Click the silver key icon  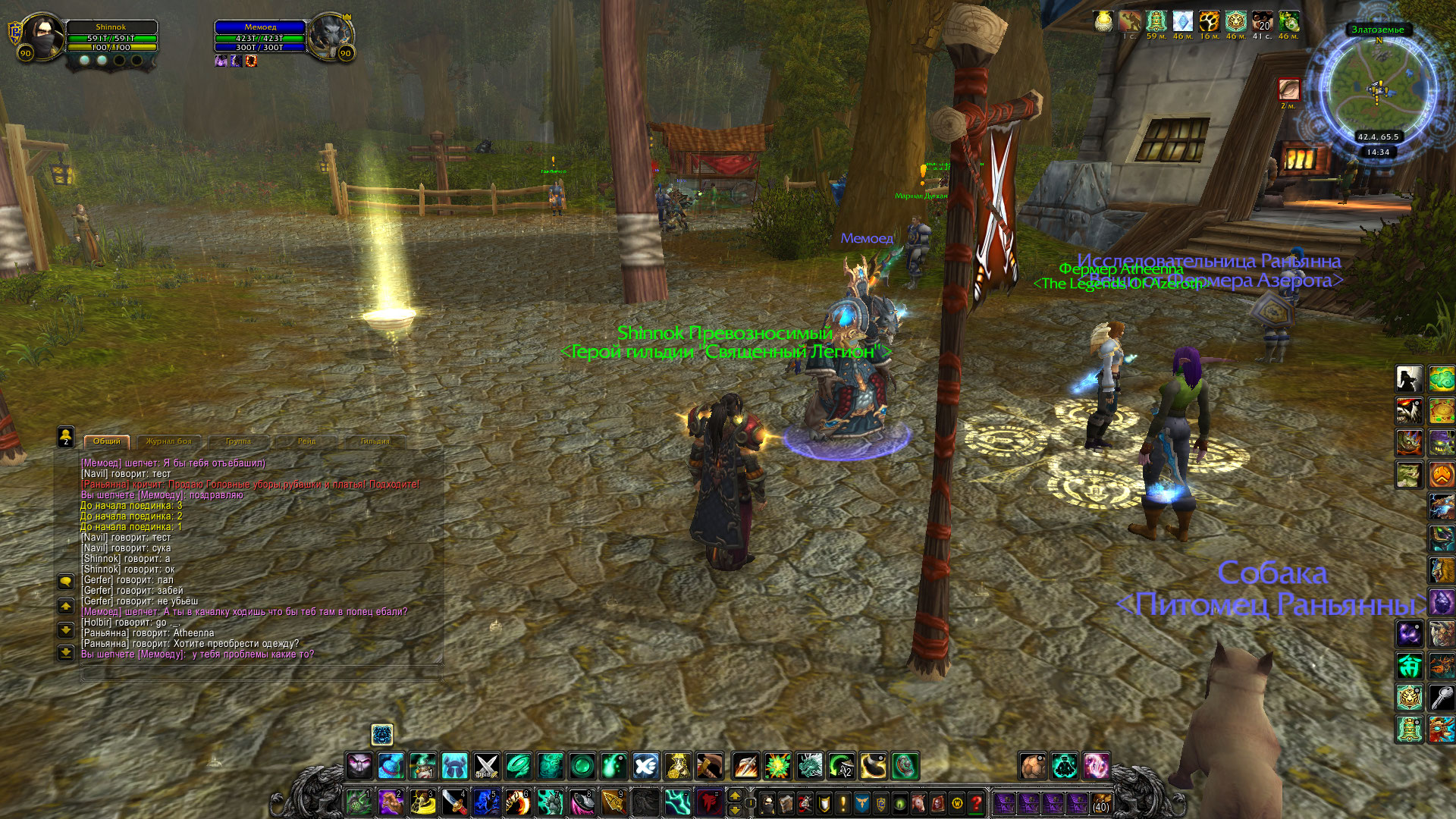pos(1442,697)
